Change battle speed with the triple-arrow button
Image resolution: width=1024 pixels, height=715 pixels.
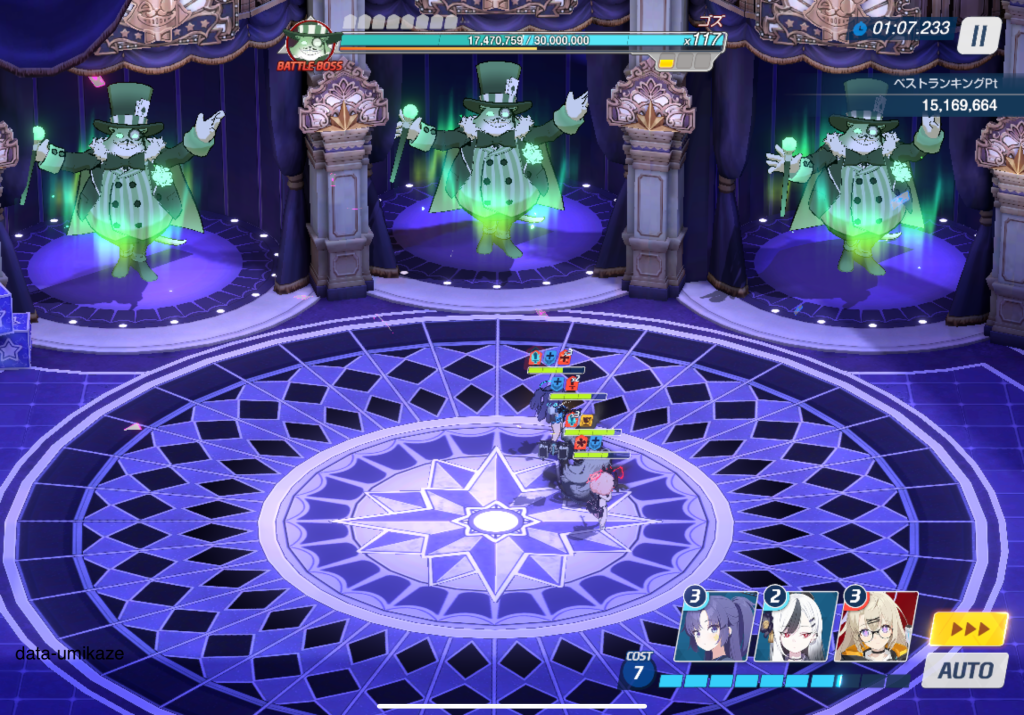point(968,628)
